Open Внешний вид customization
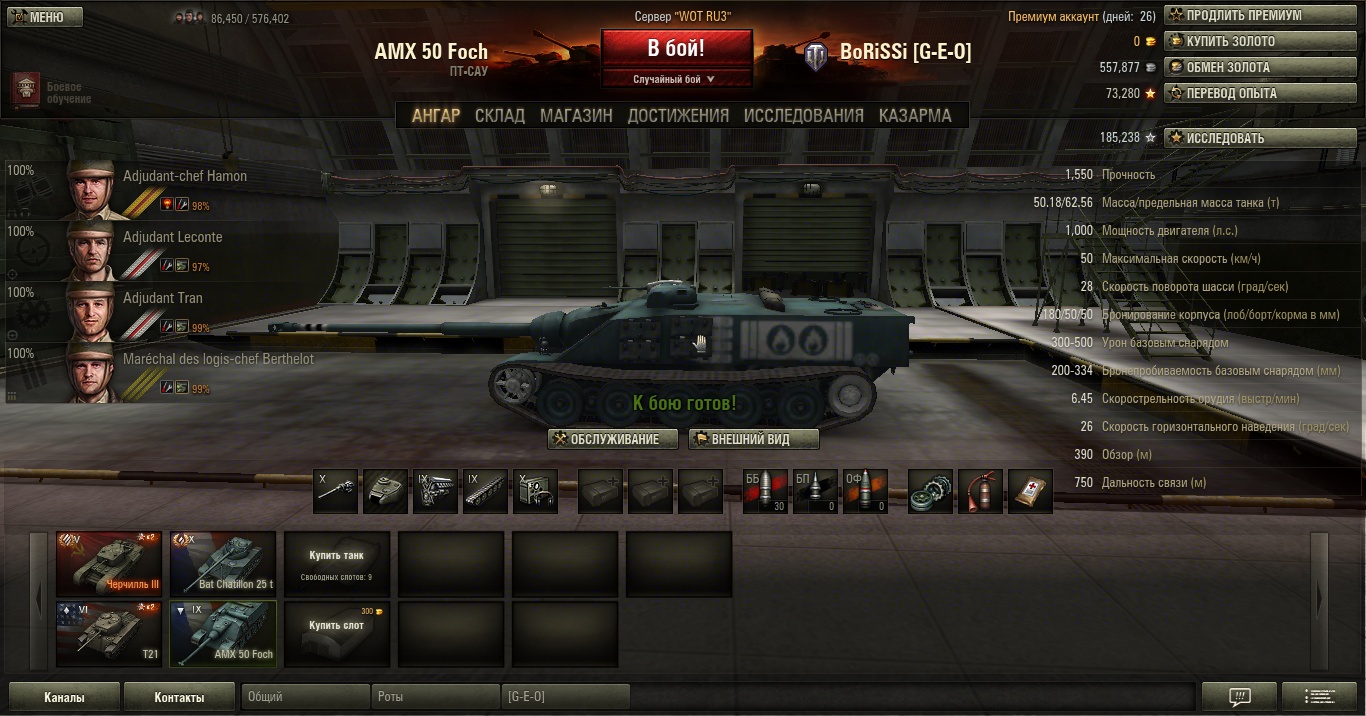 click(754, 439)
